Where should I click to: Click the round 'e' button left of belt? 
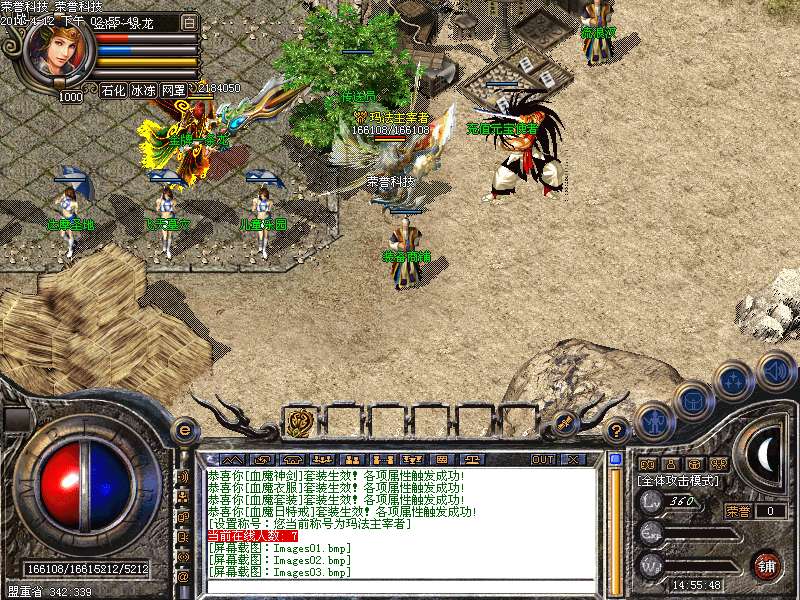pyautogui.click(x=184, y=430)
